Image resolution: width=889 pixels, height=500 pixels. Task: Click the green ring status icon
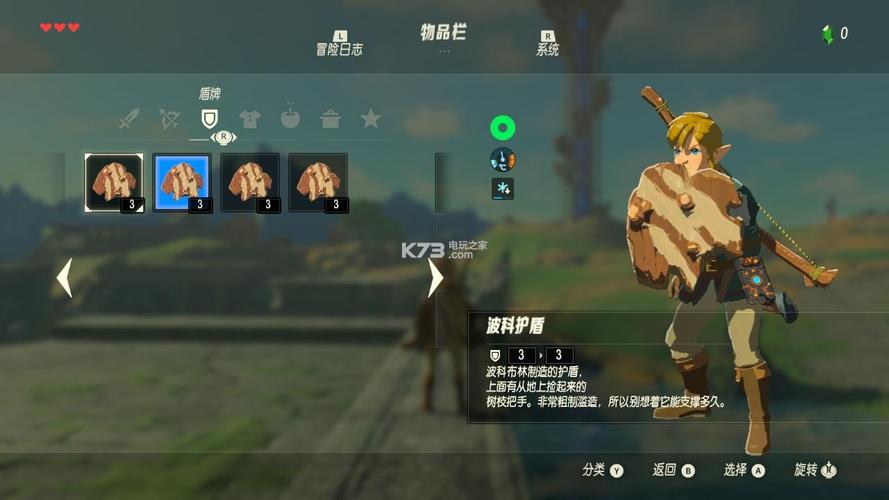(x=502, y=127)
